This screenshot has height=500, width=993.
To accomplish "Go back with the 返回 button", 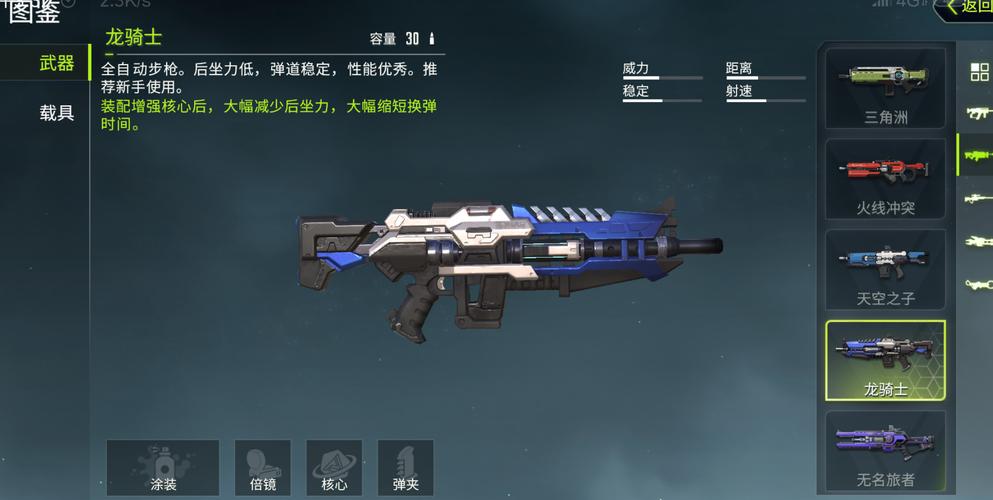I will coord(965,8).
